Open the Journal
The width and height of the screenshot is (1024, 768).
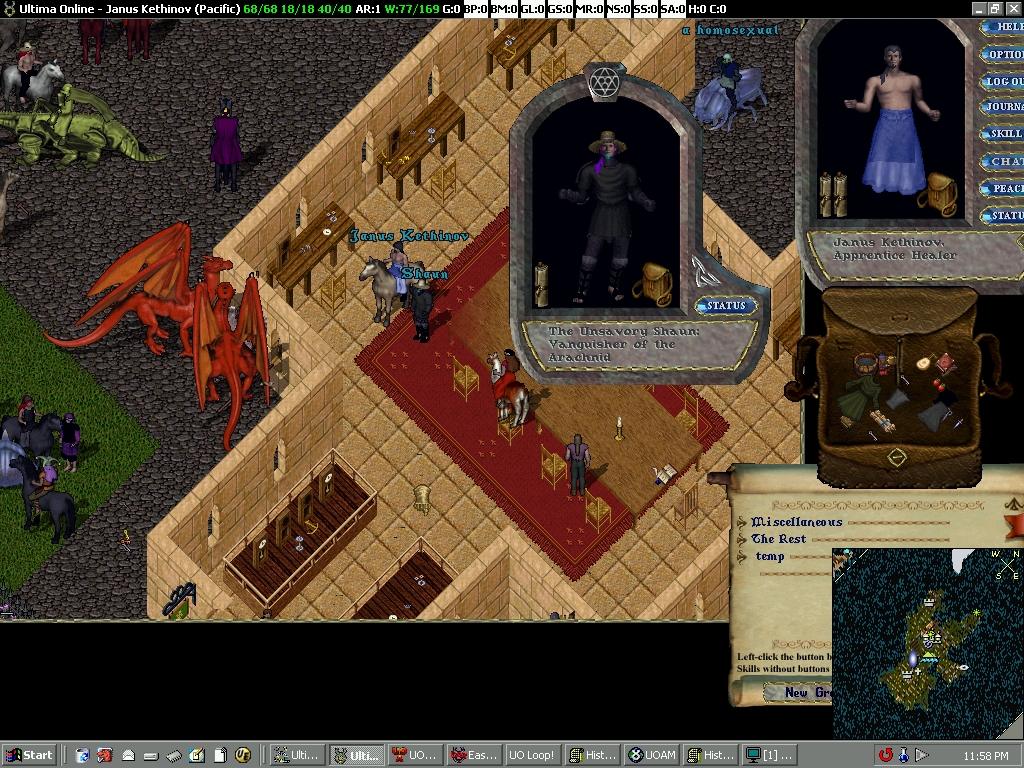tap(1003, 107)
